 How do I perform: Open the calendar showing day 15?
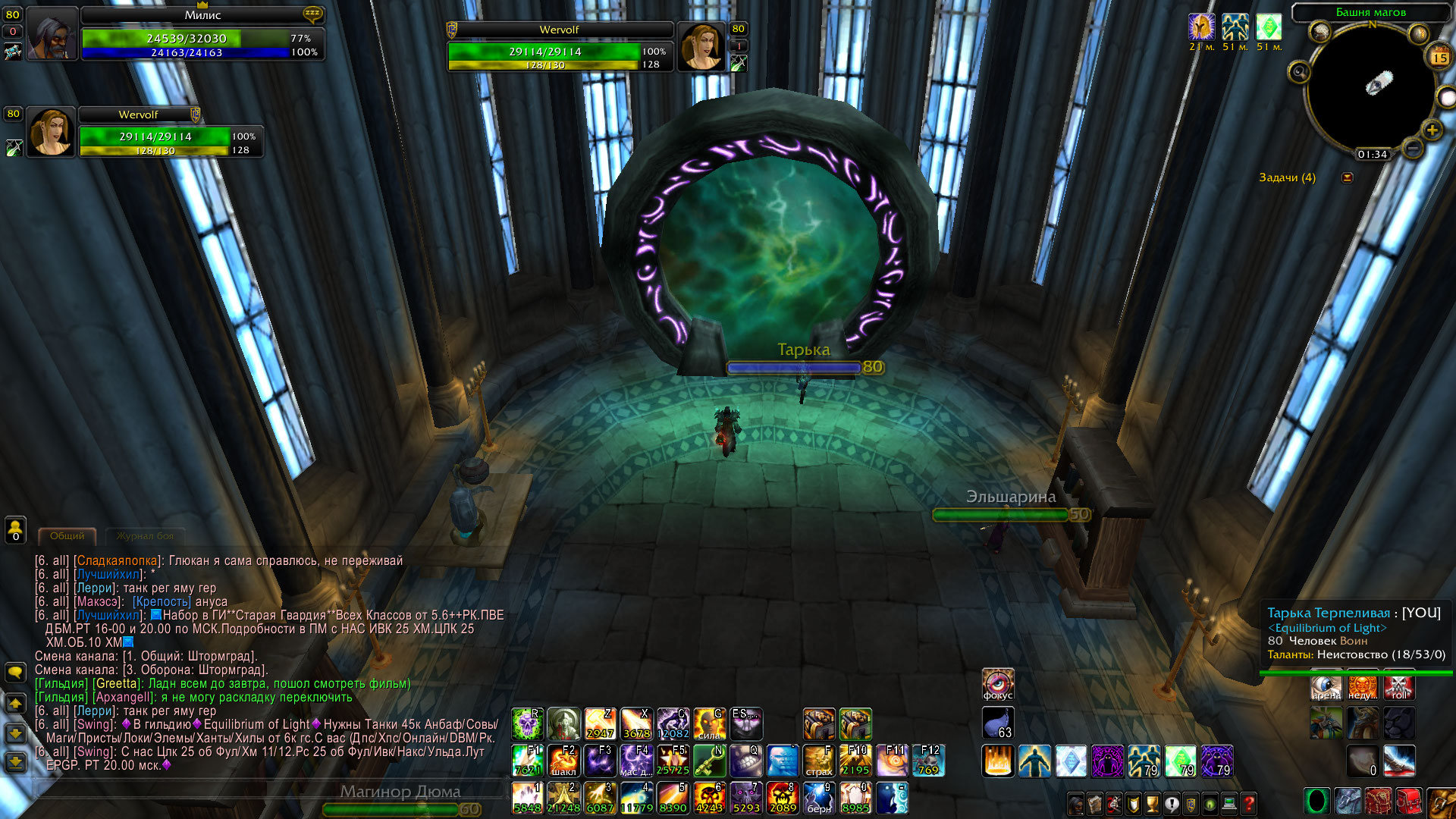(1439, 57)
